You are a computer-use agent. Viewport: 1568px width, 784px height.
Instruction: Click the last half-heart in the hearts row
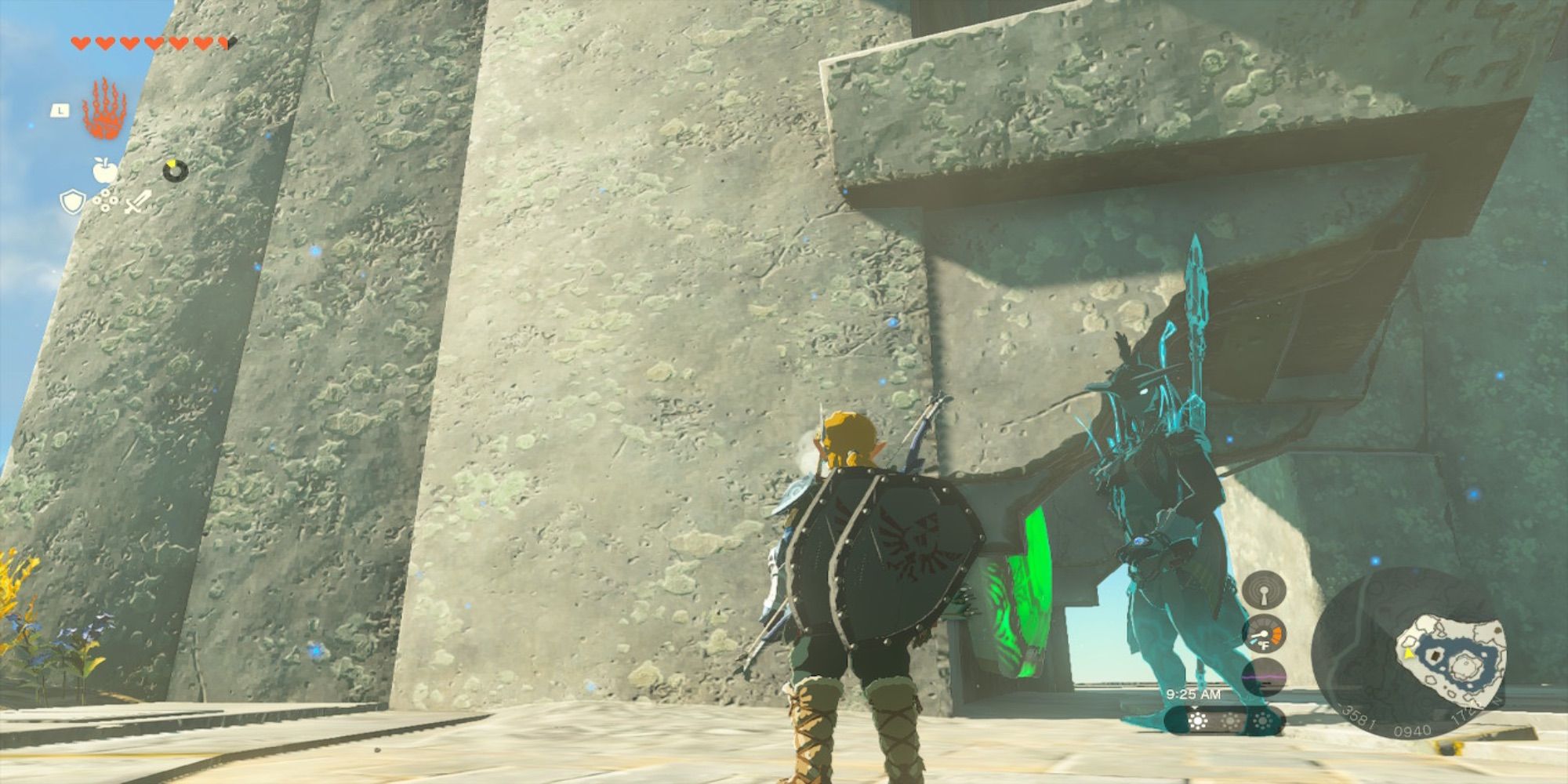click(x=223, y=43)
